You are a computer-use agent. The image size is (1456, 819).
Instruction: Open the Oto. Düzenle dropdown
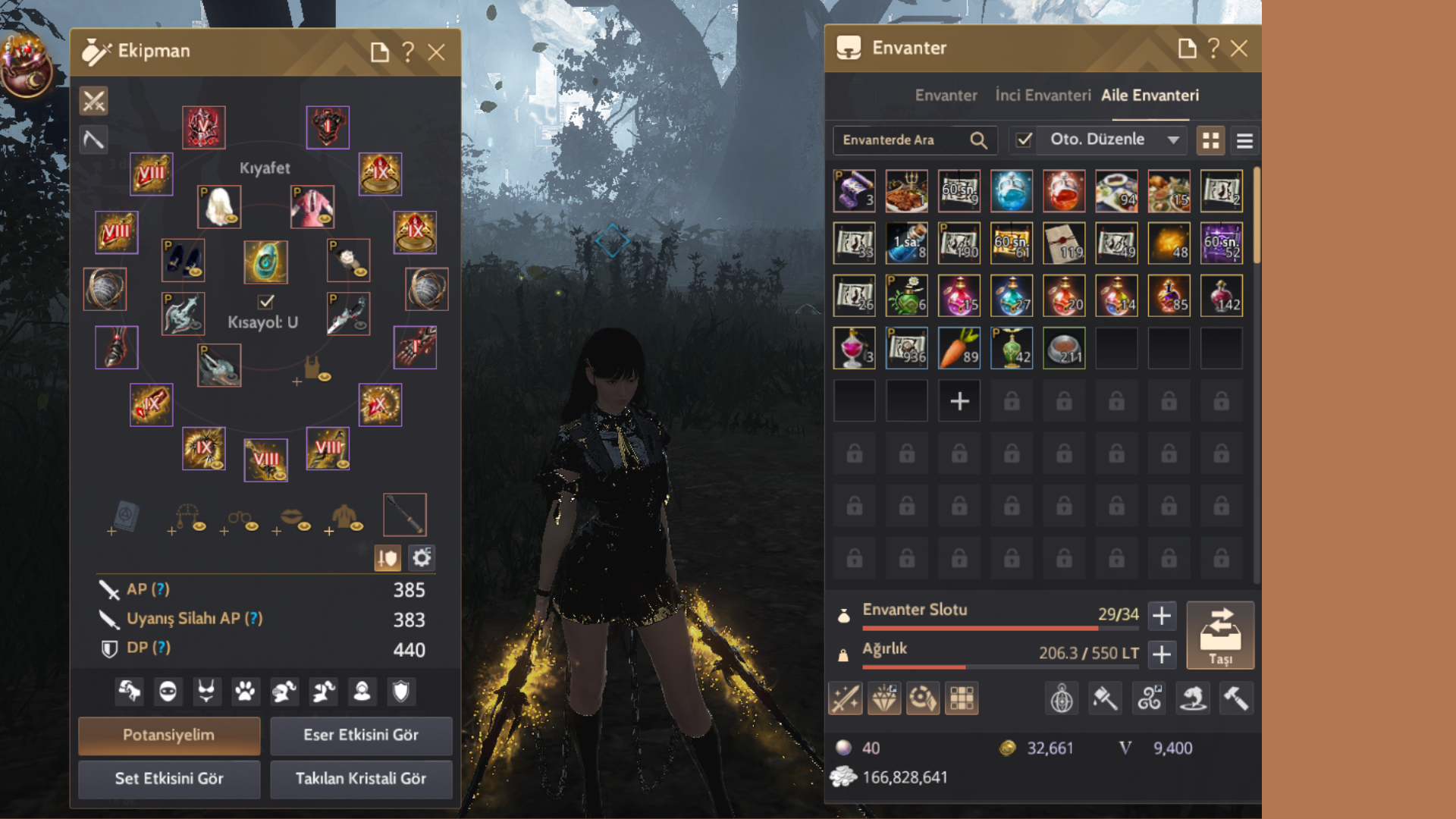click(1173, 140)
